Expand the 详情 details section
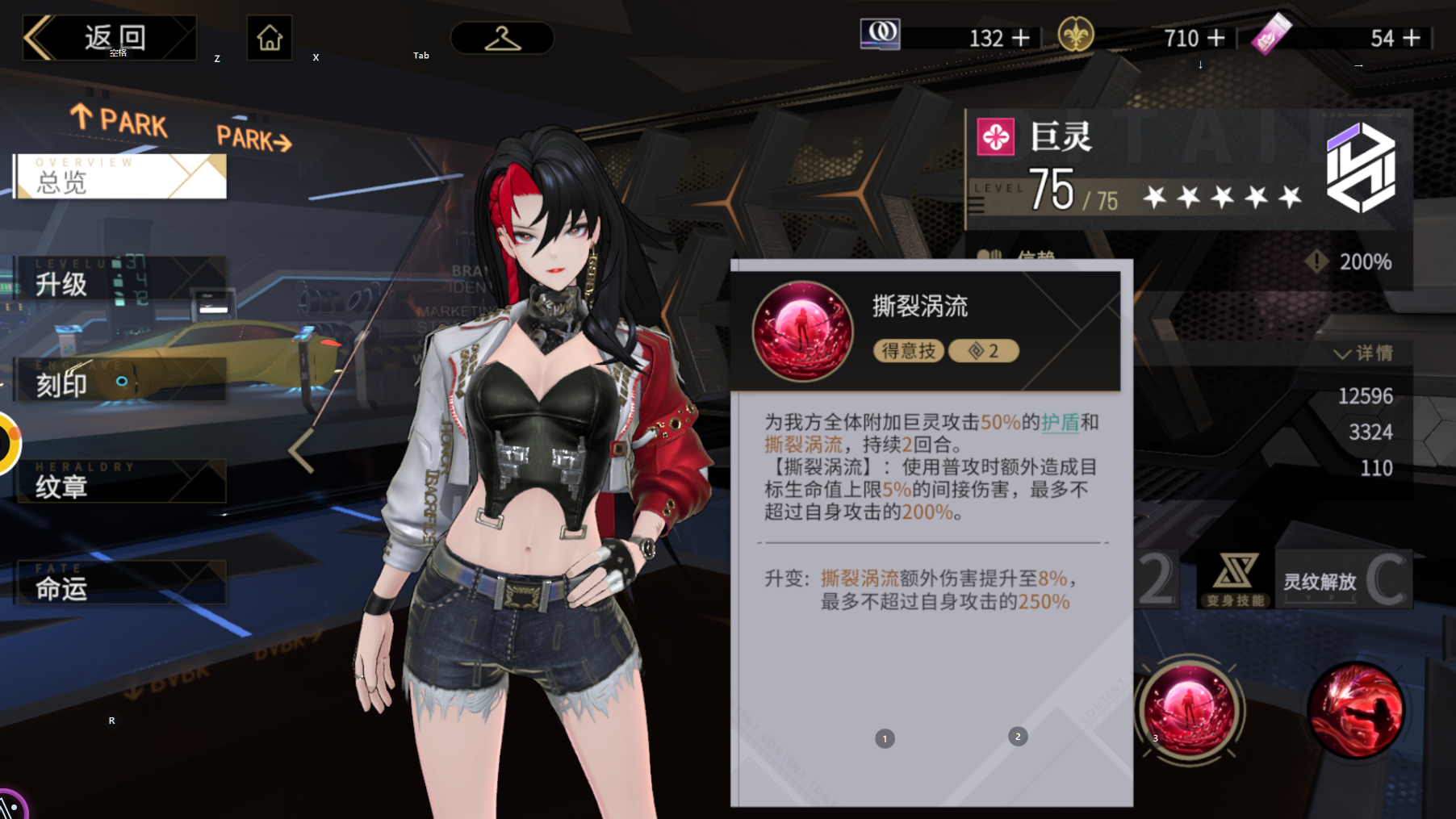This screenshot has height=819, width=1456. point(1363,353)
